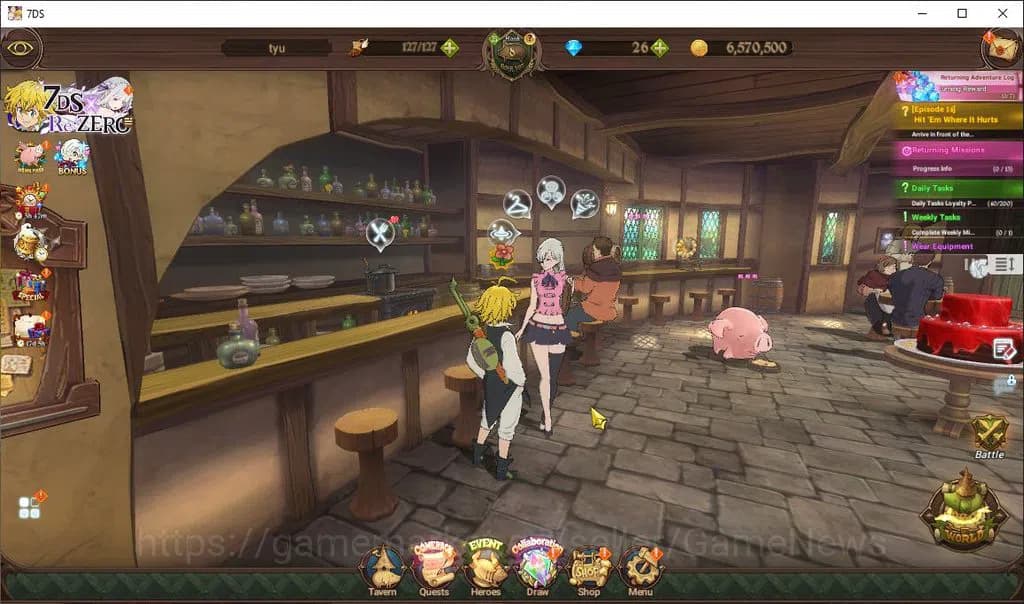The height and width of the screenshot is (604, 1024).
Task: Buy diamonds with the green plus button
Action: point(660,48)
